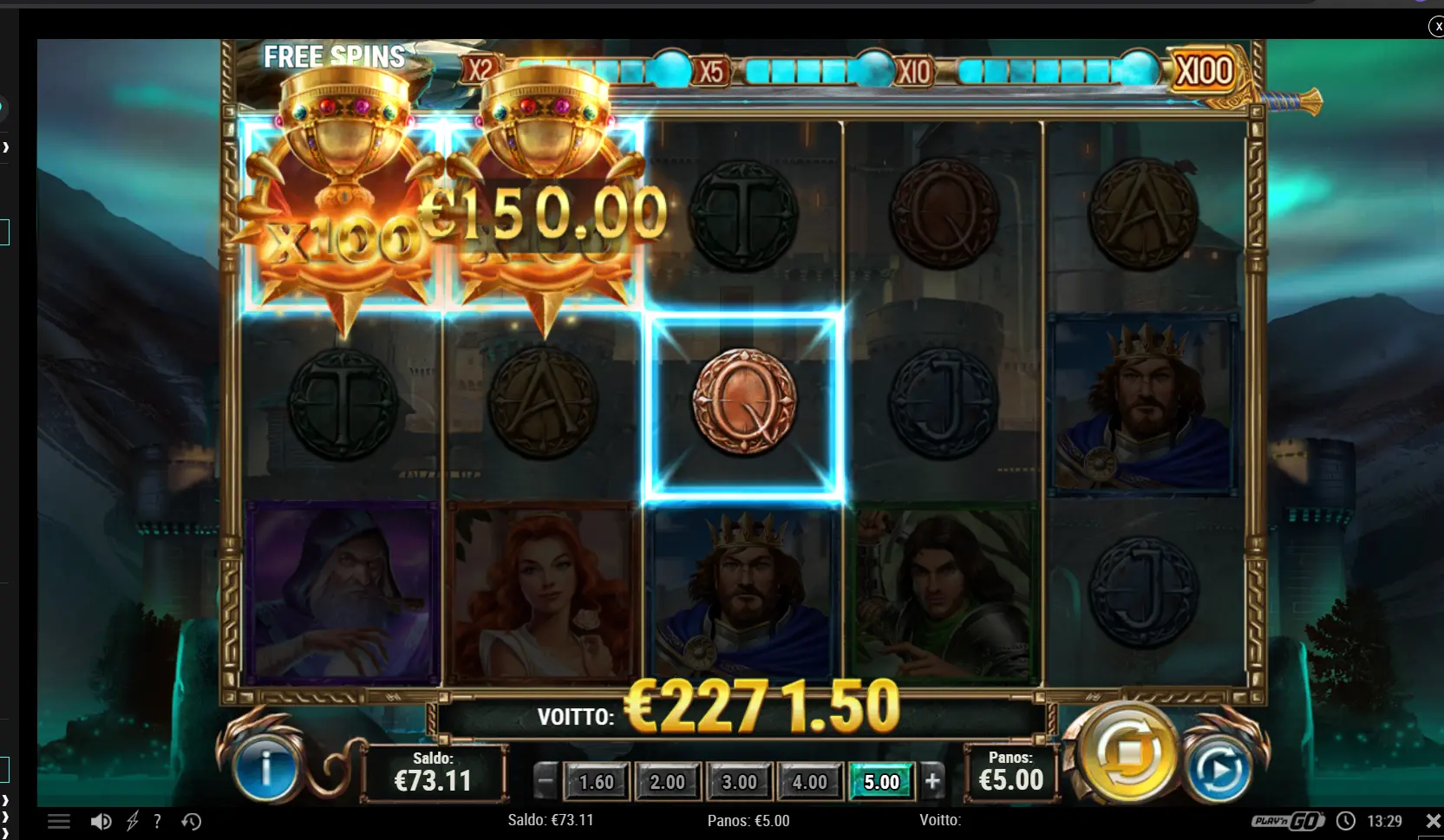
Task: Open the hamburger menu in the bottom bar
Action: coord(59,821)
